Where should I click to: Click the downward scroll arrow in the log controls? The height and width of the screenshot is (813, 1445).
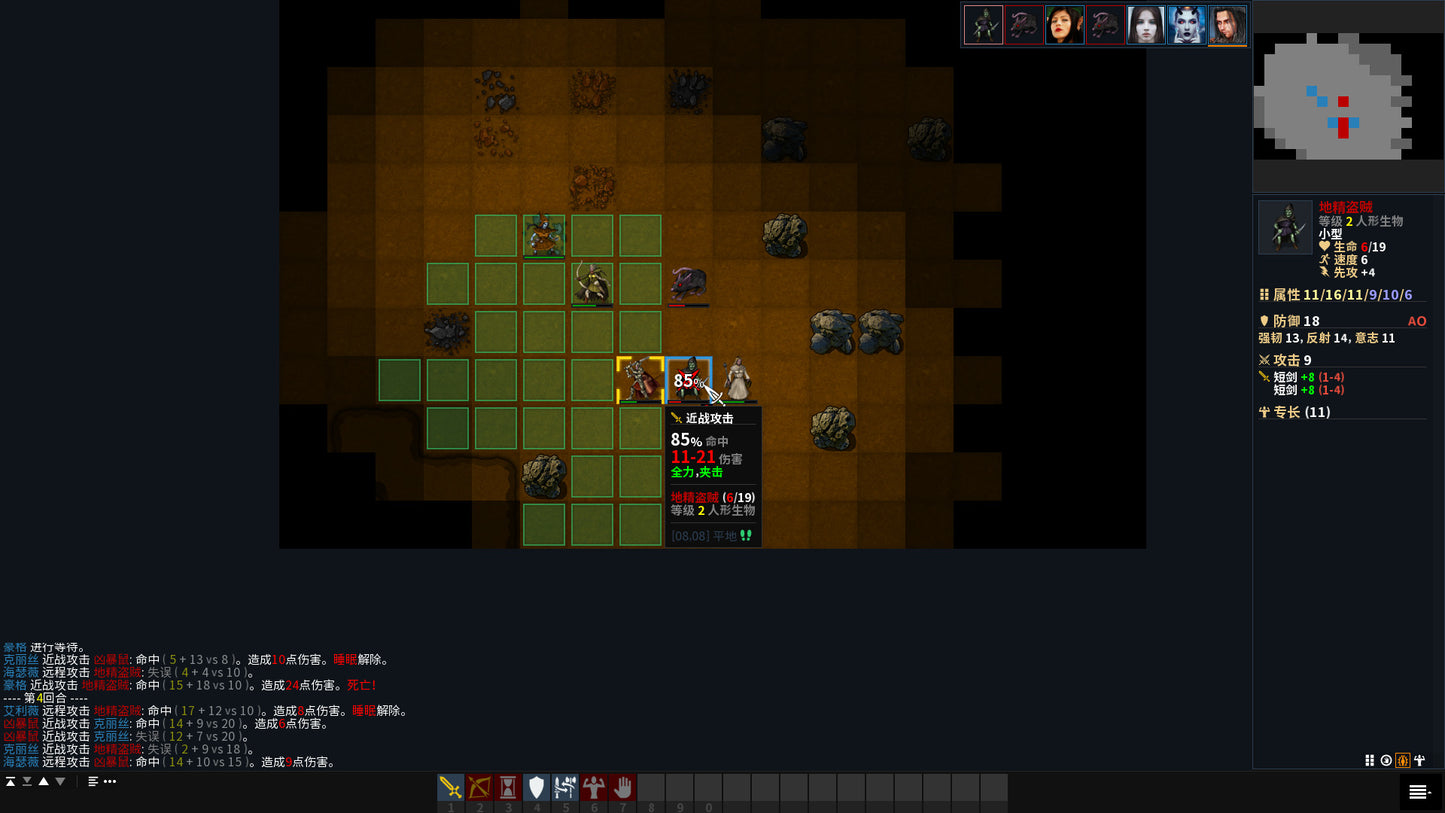pos(60,781)
